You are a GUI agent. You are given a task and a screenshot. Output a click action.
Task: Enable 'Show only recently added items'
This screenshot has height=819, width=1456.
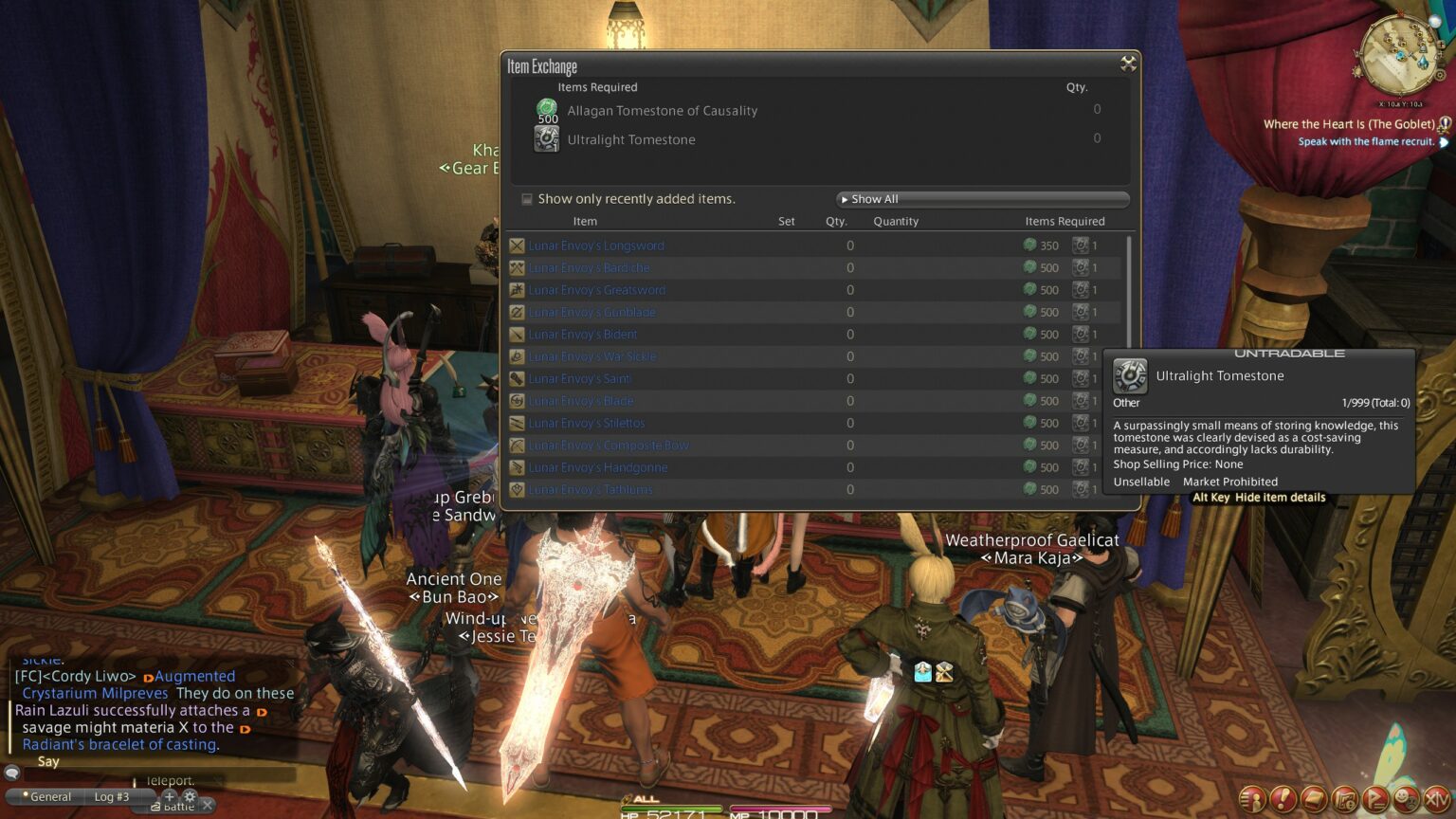[527, 199]
